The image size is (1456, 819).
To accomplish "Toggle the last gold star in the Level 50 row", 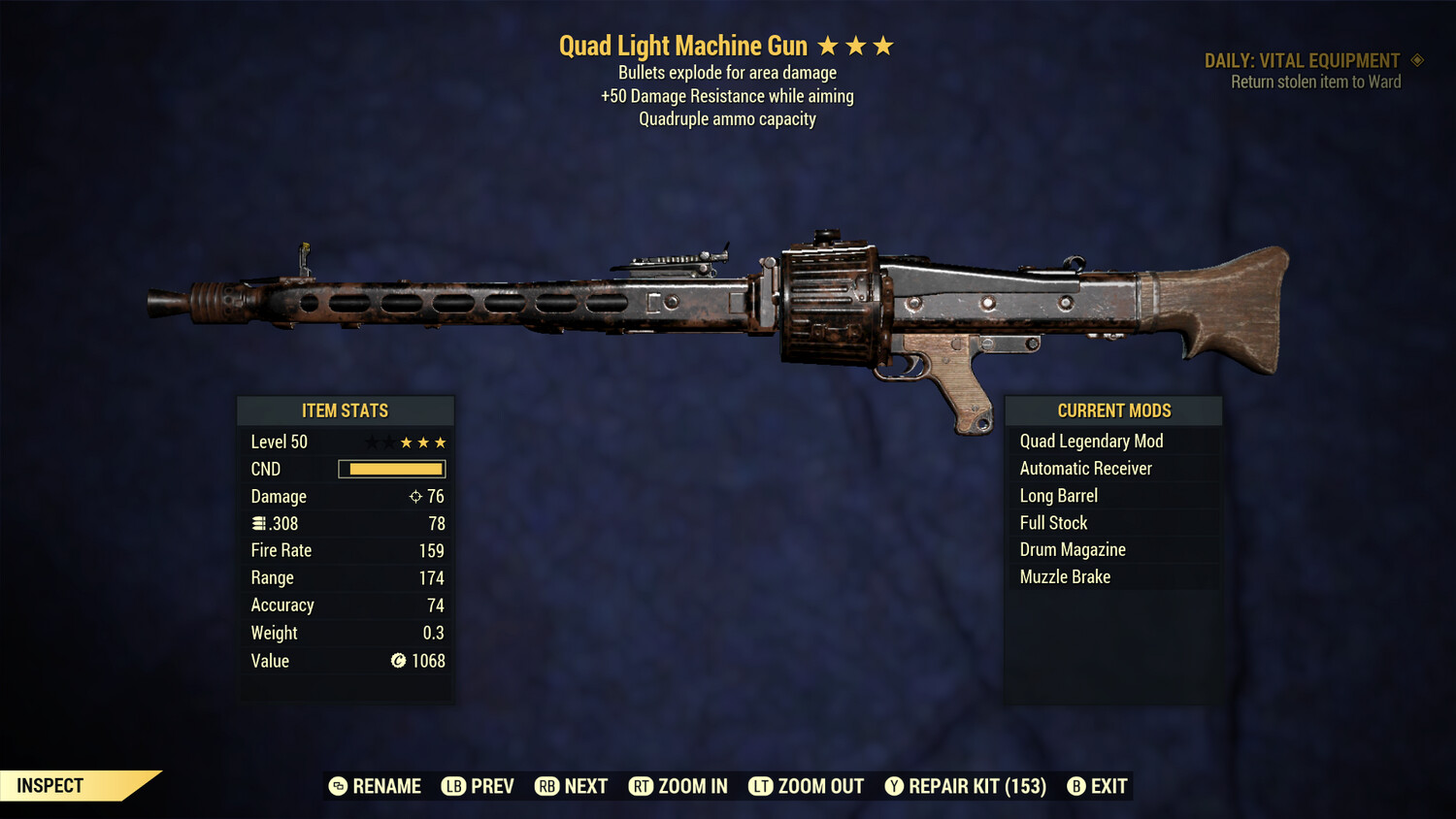I will 442,442.
